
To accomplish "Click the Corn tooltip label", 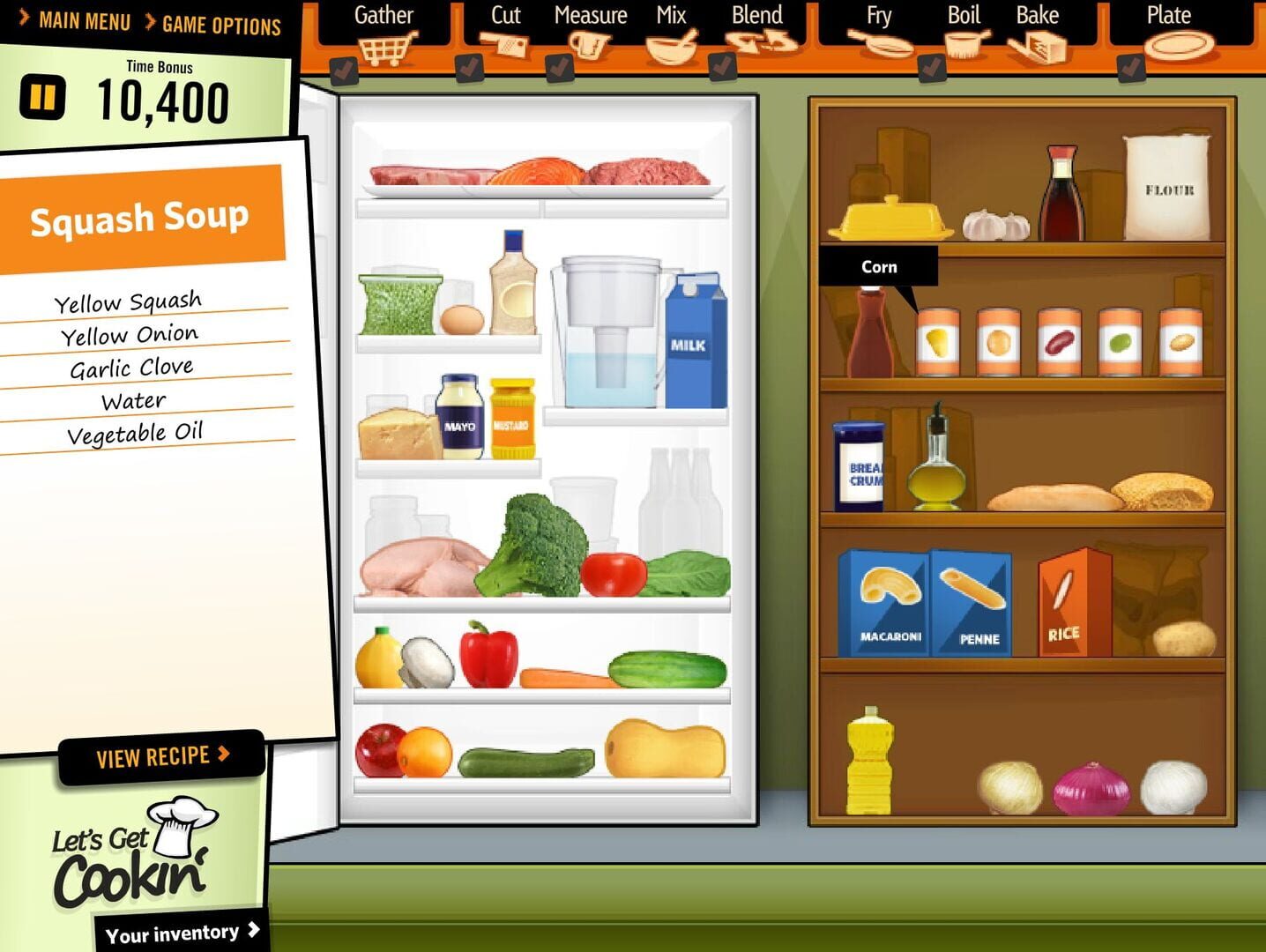I will tap(879, 266).
